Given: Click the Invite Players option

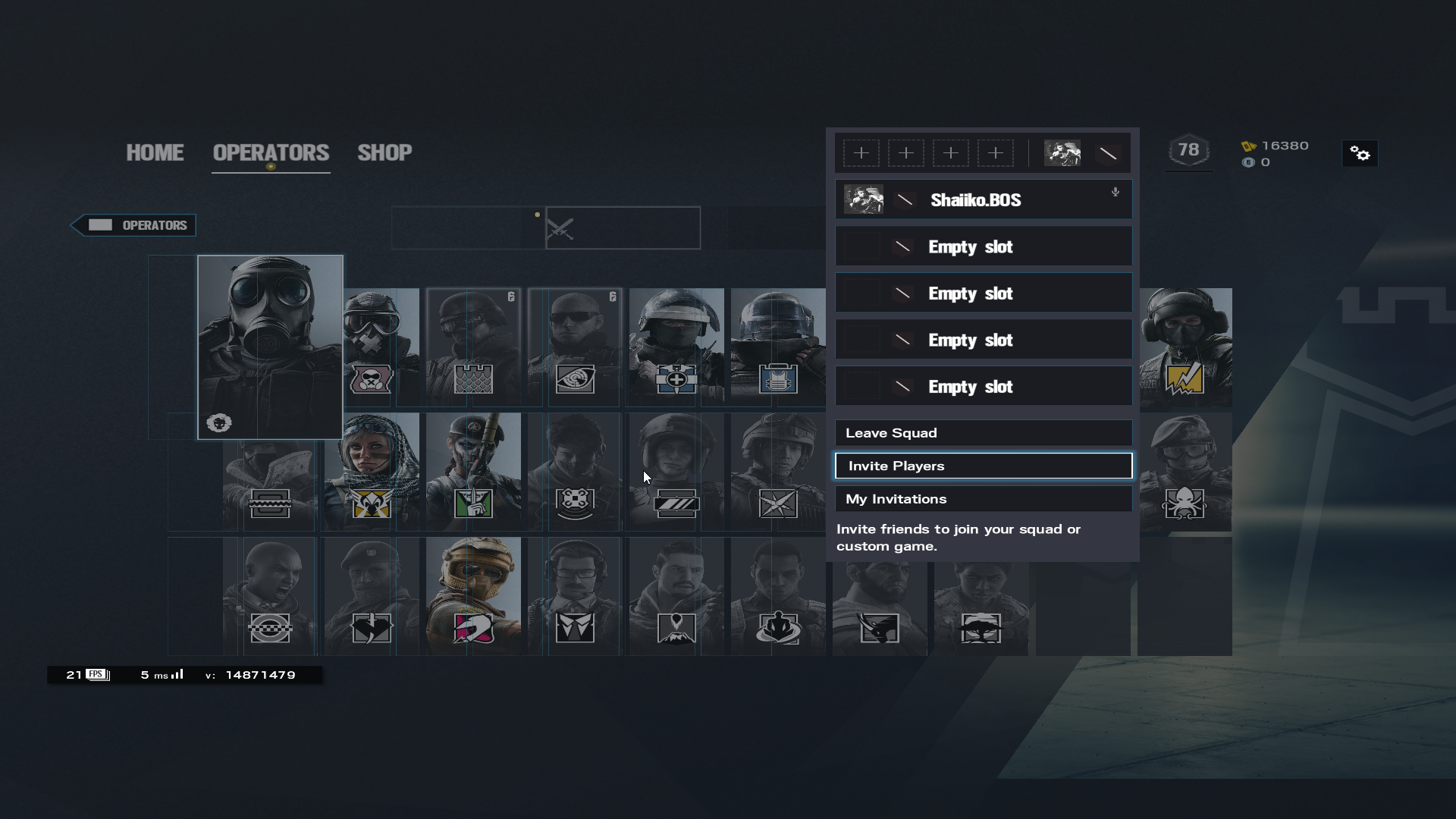Looking at the screenshot, I should 983,466.
